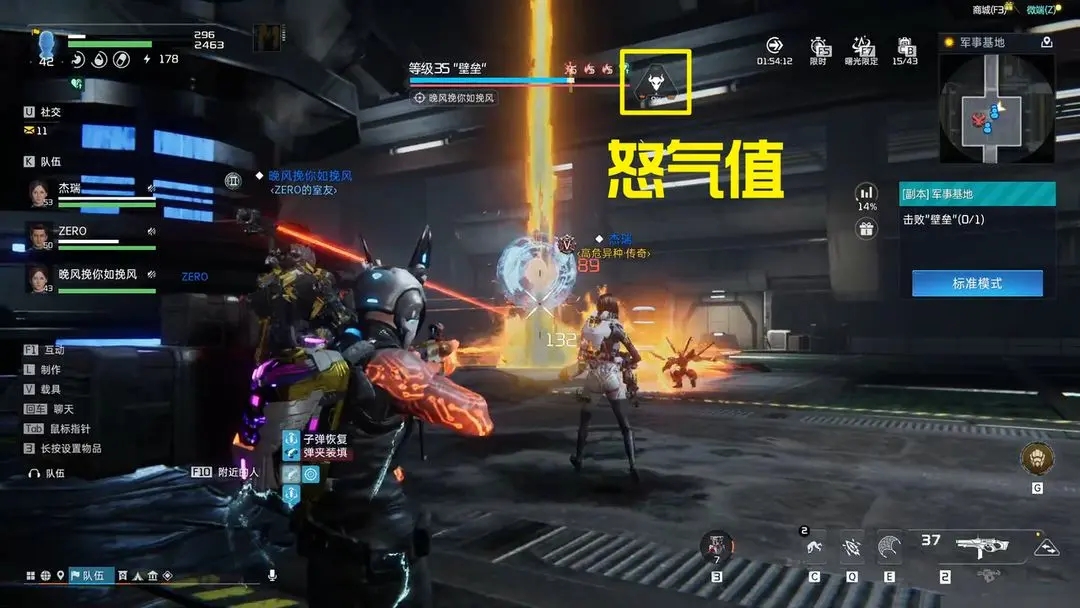The width and height of the screenshot is (1080, 608).
Task: Open the 曙光限定 event icon
Action: click(864, 47)
